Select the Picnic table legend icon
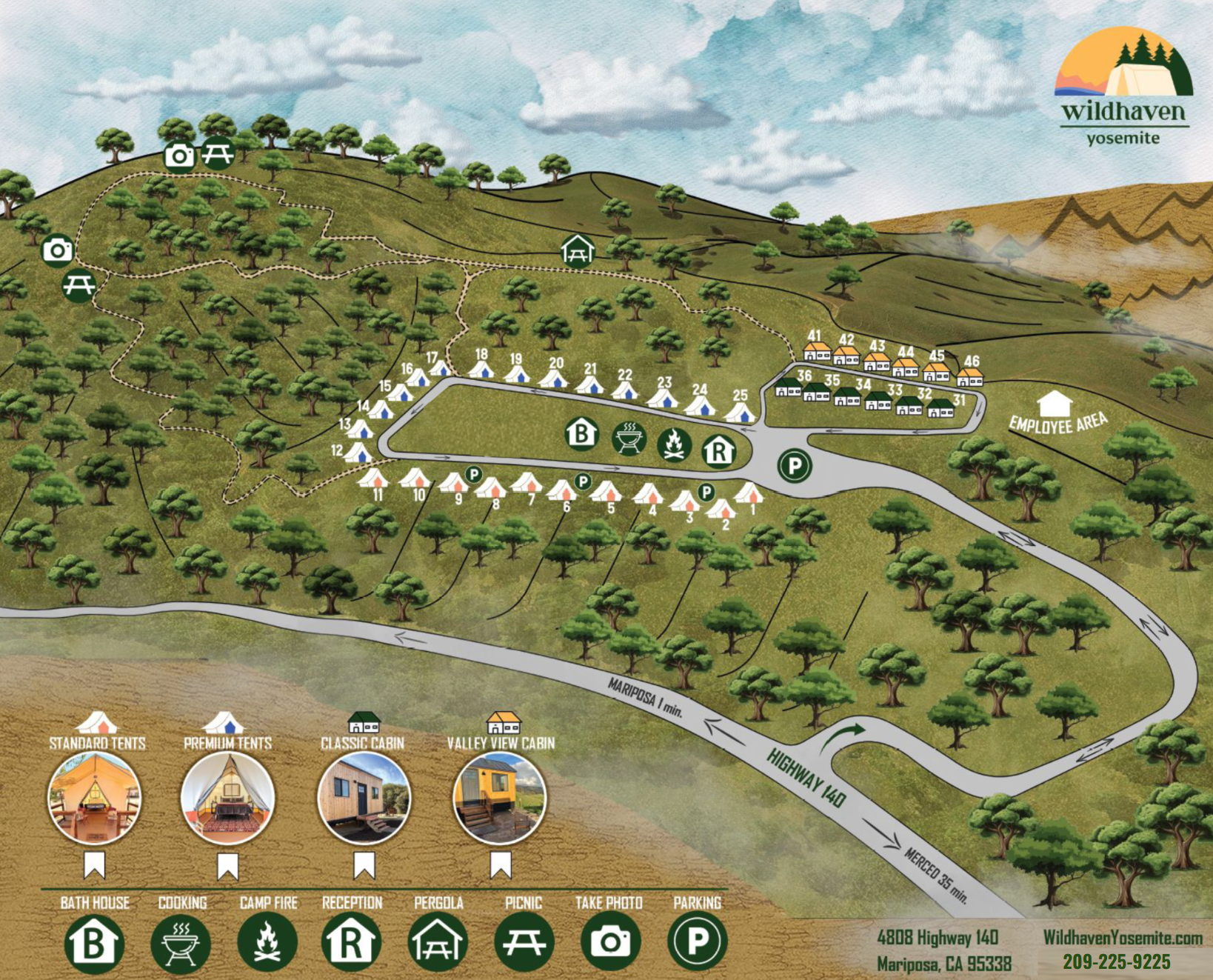This screenshot has width=1213, height=980. (x=524, y=942)
